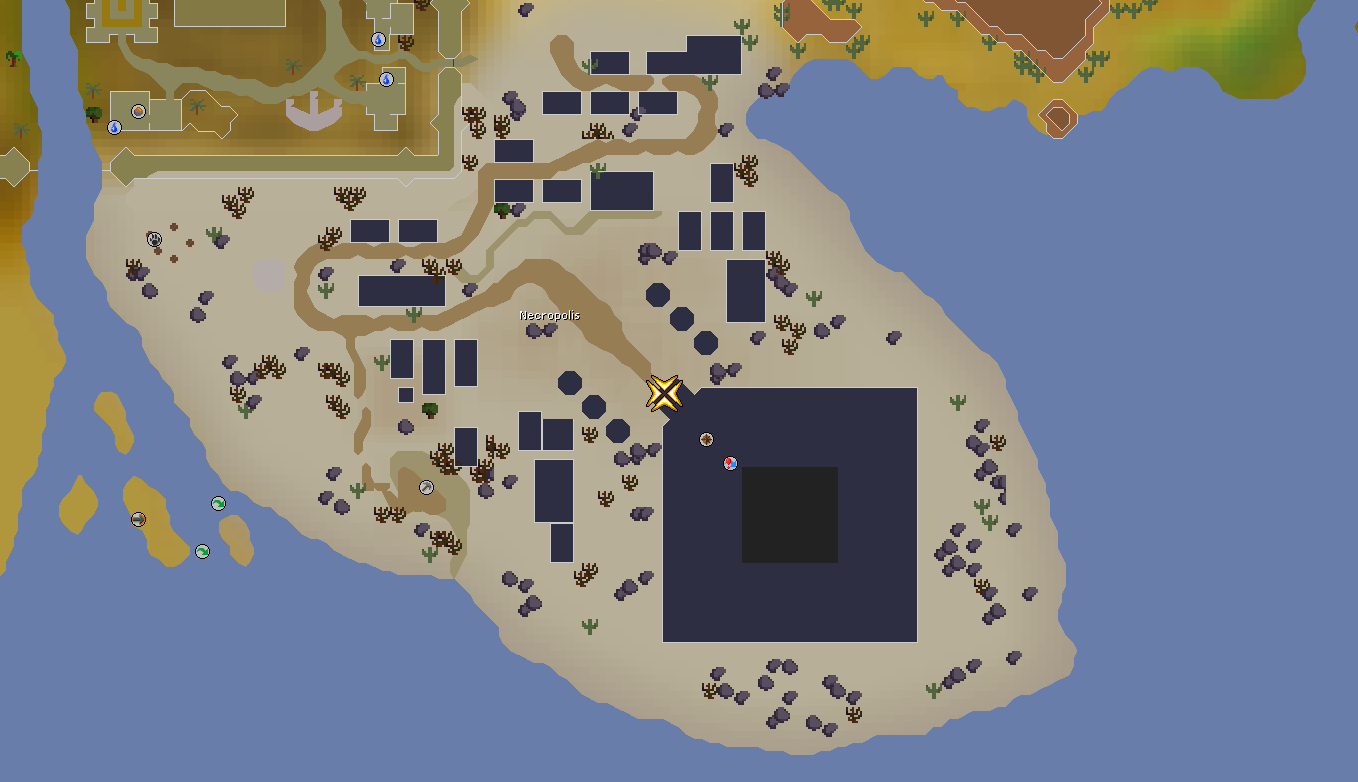Viewport: 1358px width, 782px height.
Task: Click the green transportation arrow icon on the coast
Action: click(218, 502)
